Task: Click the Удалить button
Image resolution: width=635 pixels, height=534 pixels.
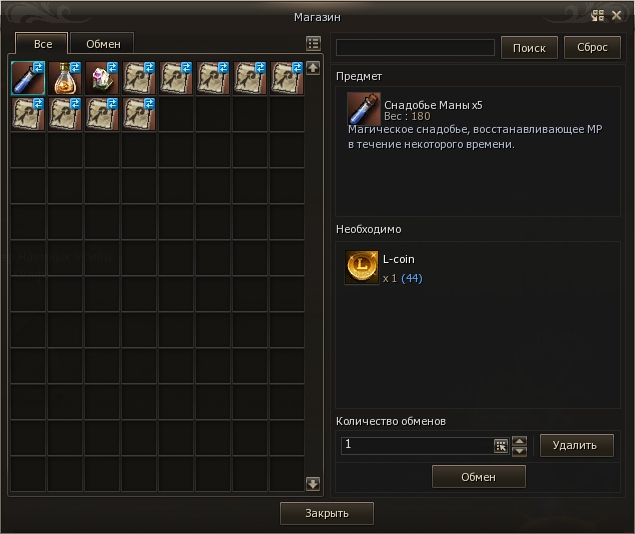Action: [x=576, y=445]
